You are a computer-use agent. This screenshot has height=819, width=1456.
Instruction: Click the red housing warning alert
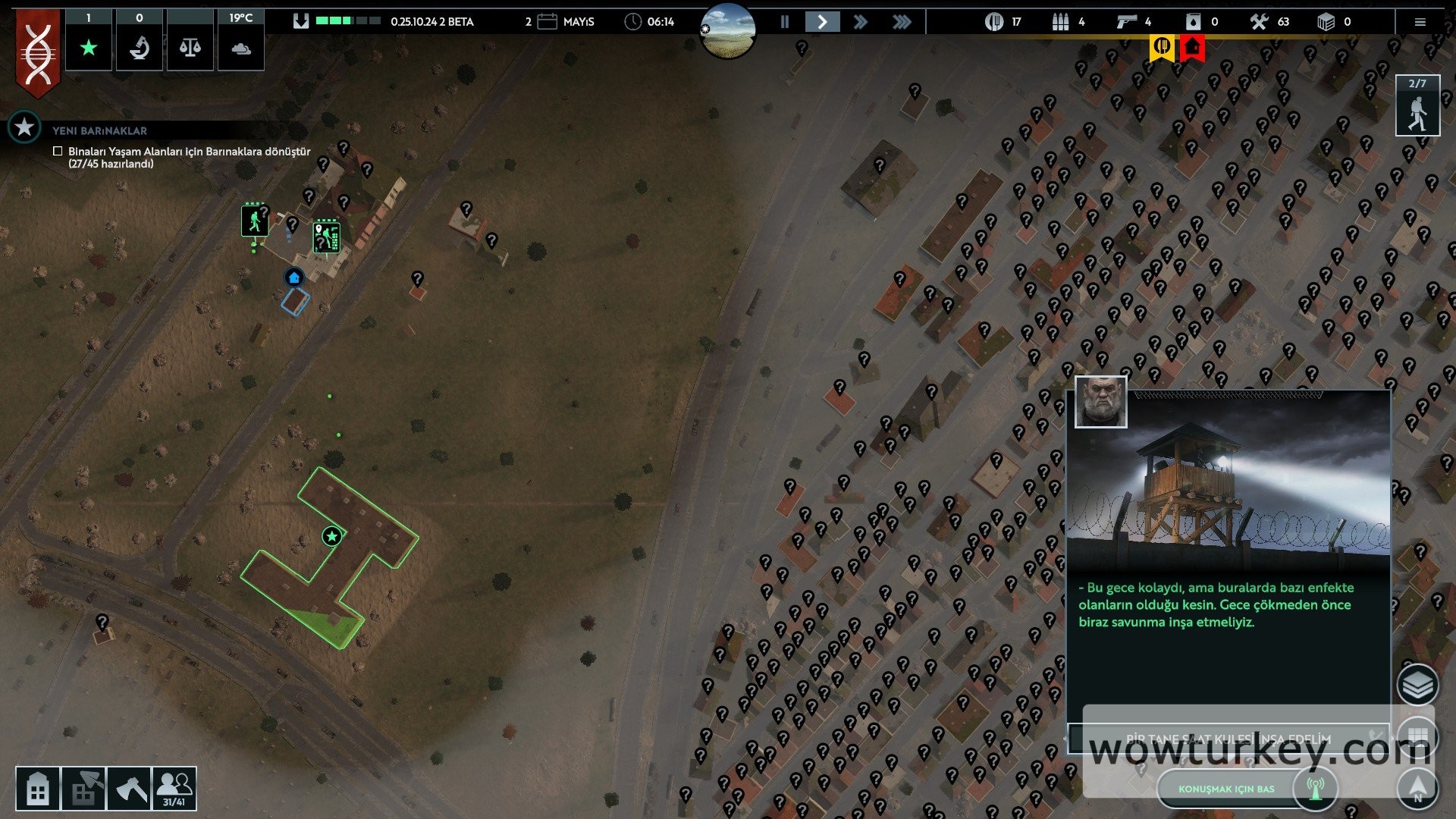1193,48
